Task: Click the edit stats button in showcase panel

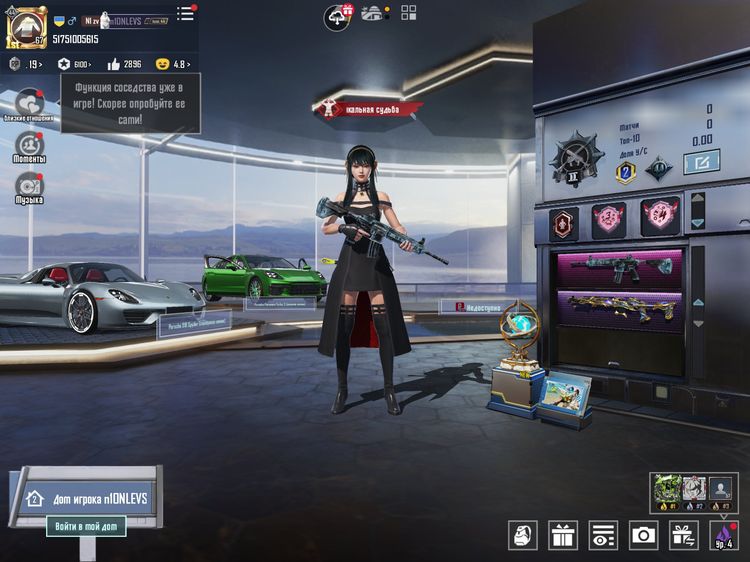Action: [x=701, y=162]
